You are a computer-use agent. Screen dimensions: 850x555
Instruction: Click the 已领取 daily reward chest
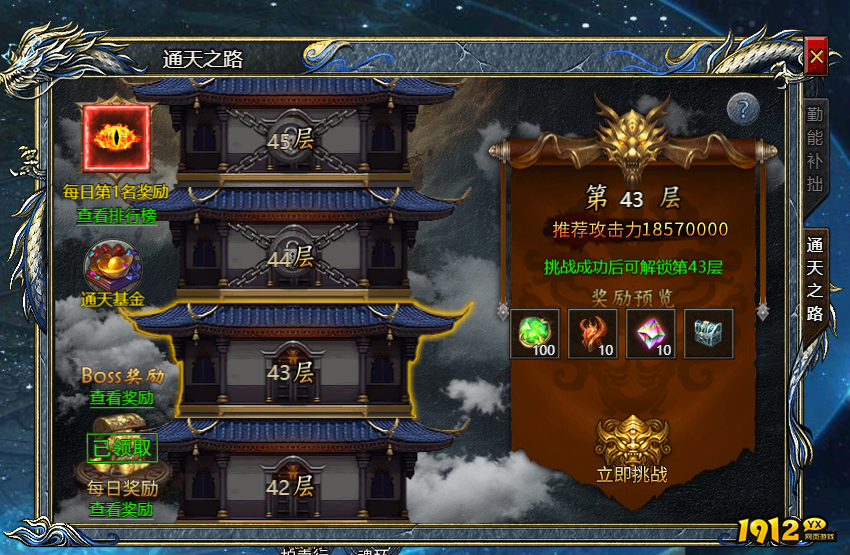coord(122,449)
